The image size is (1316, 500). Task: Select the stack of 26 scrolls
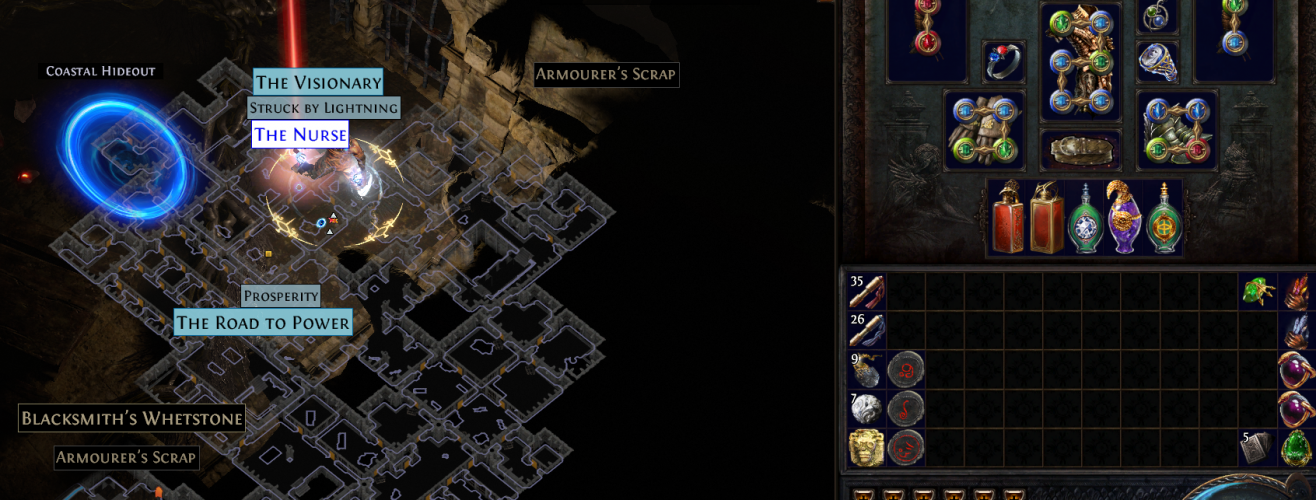867,331
